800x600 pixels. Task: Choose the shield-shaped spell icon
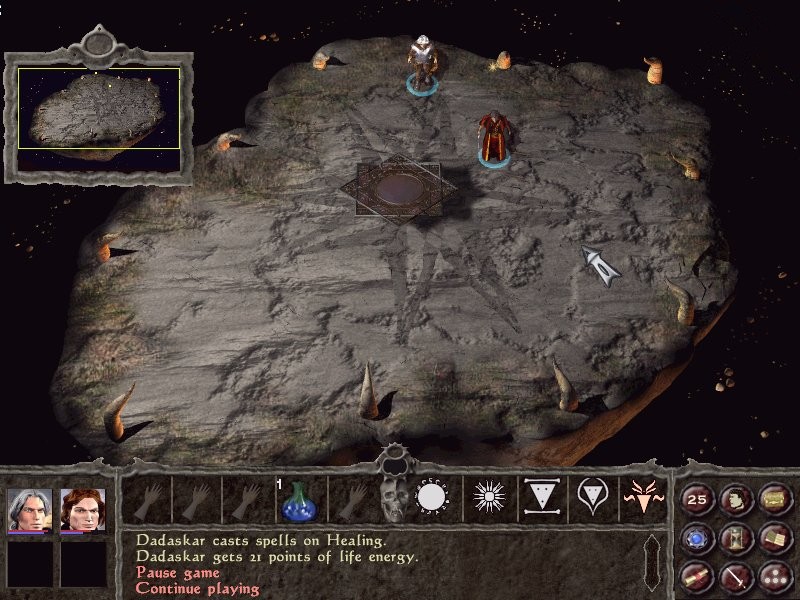(x=592, y=498)
